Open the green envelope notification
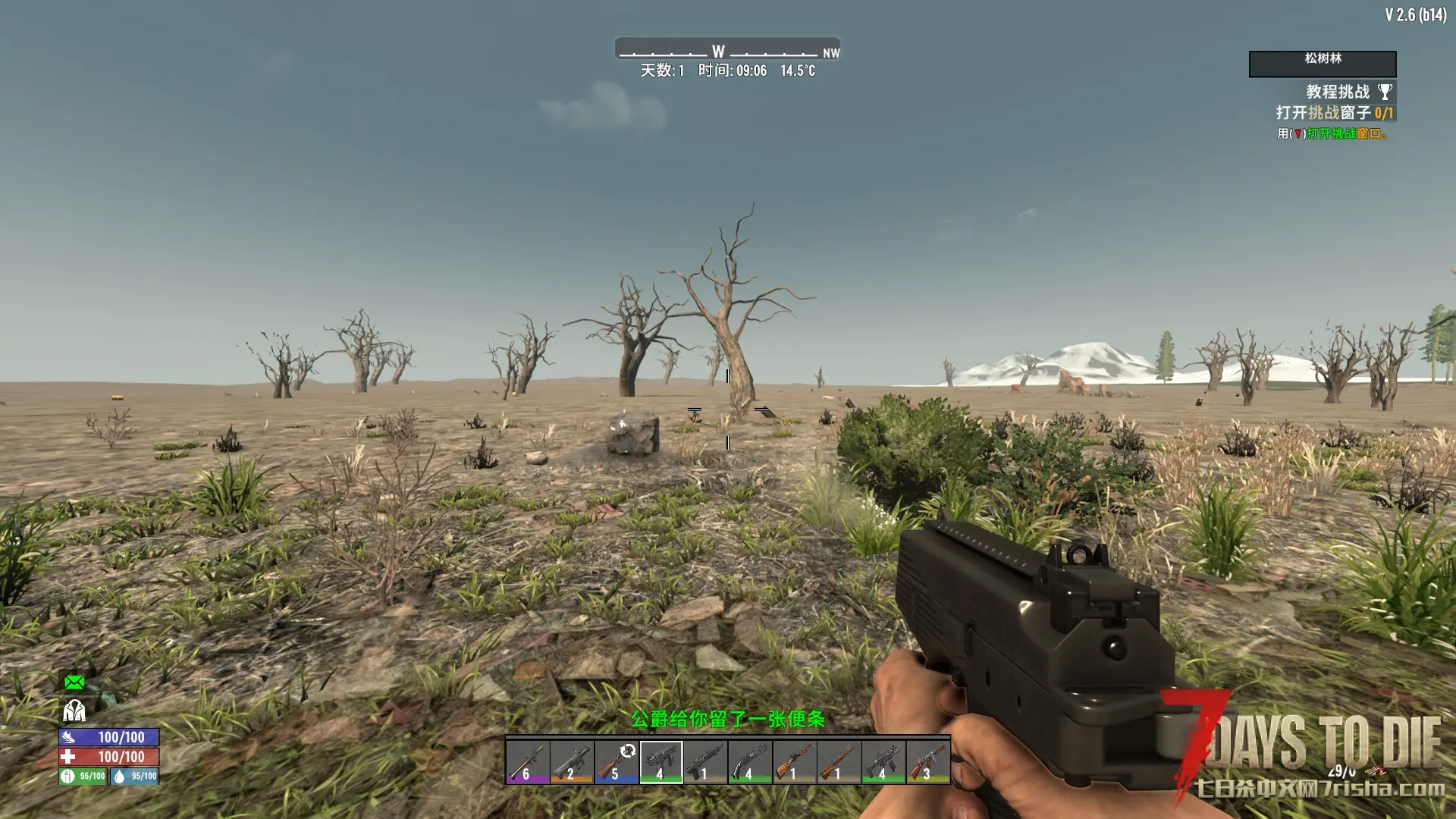 [74, 682]
